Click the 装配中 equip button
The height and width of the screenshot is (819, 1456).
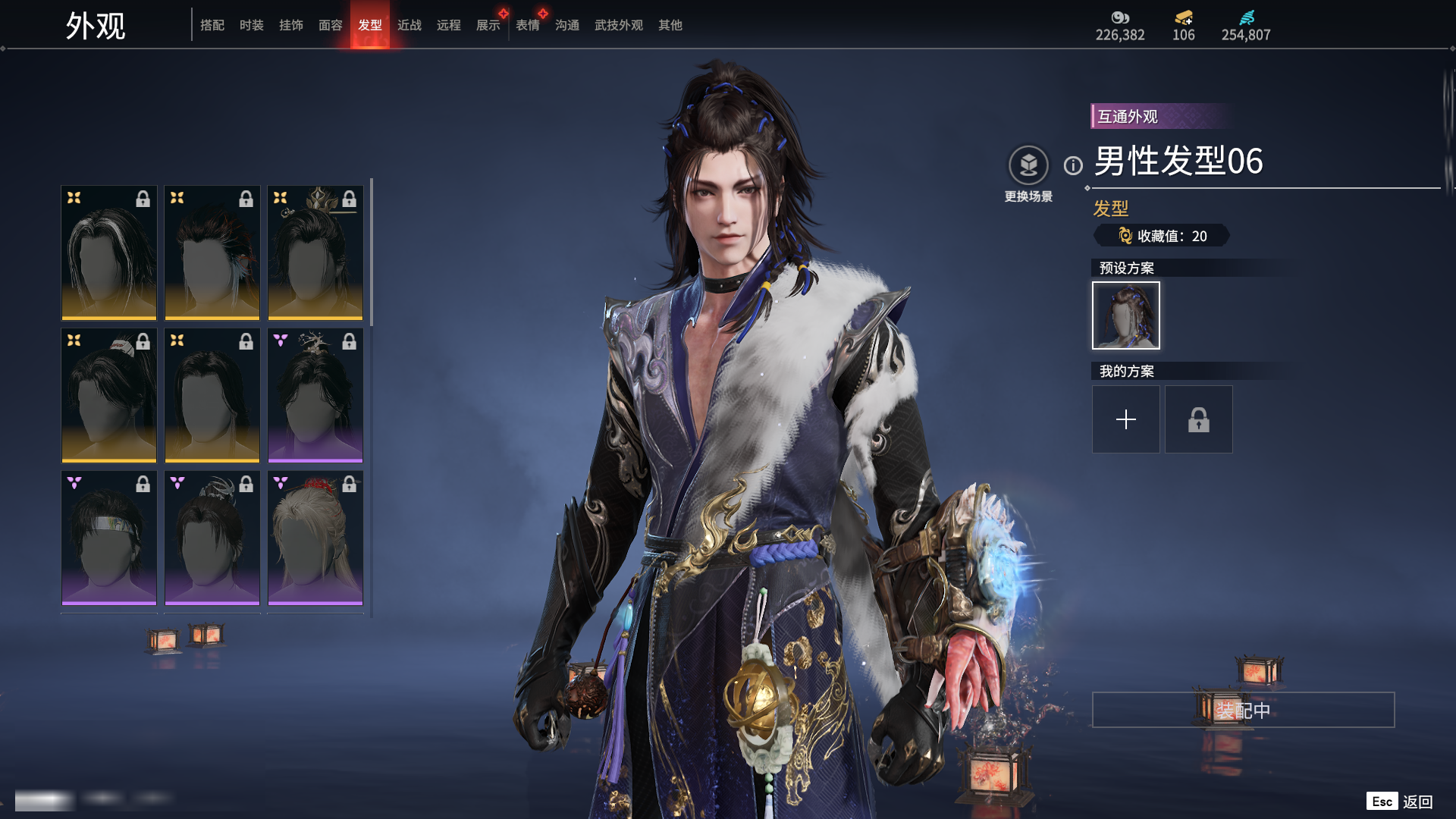point(1243,710)
